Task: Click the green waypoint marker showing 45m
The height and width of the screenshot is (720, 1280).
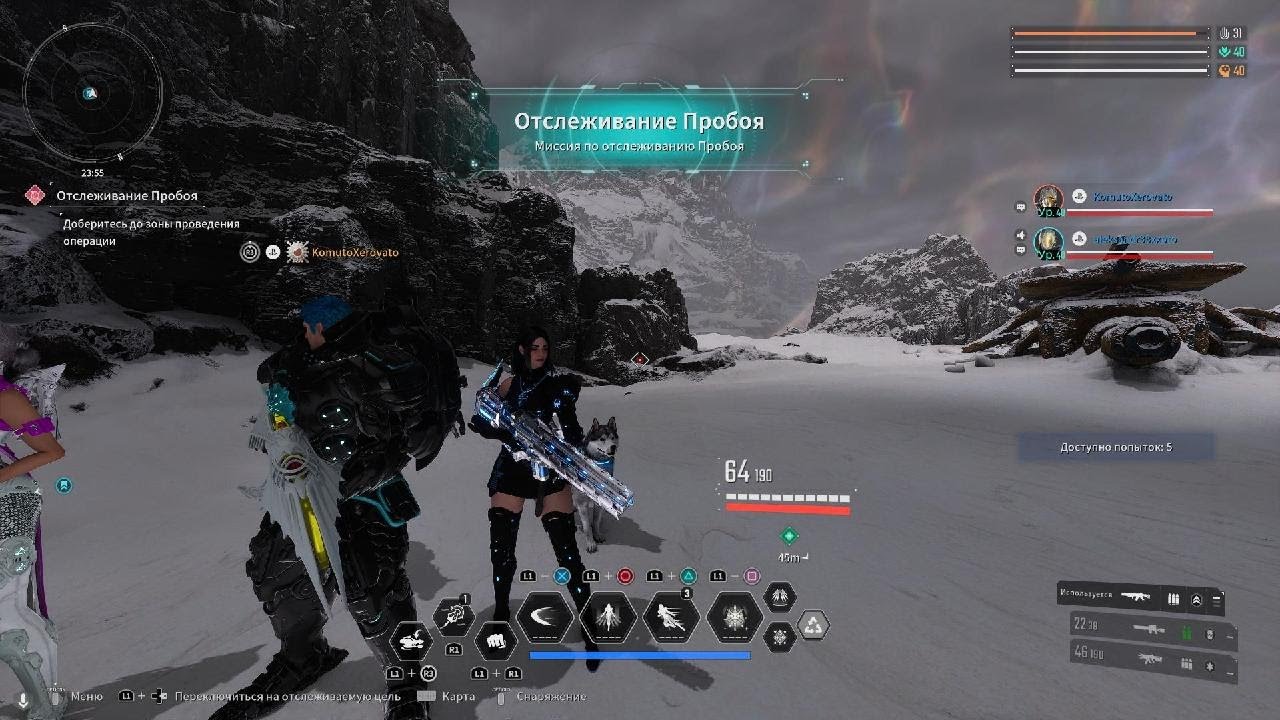Action: pos(789,537)
